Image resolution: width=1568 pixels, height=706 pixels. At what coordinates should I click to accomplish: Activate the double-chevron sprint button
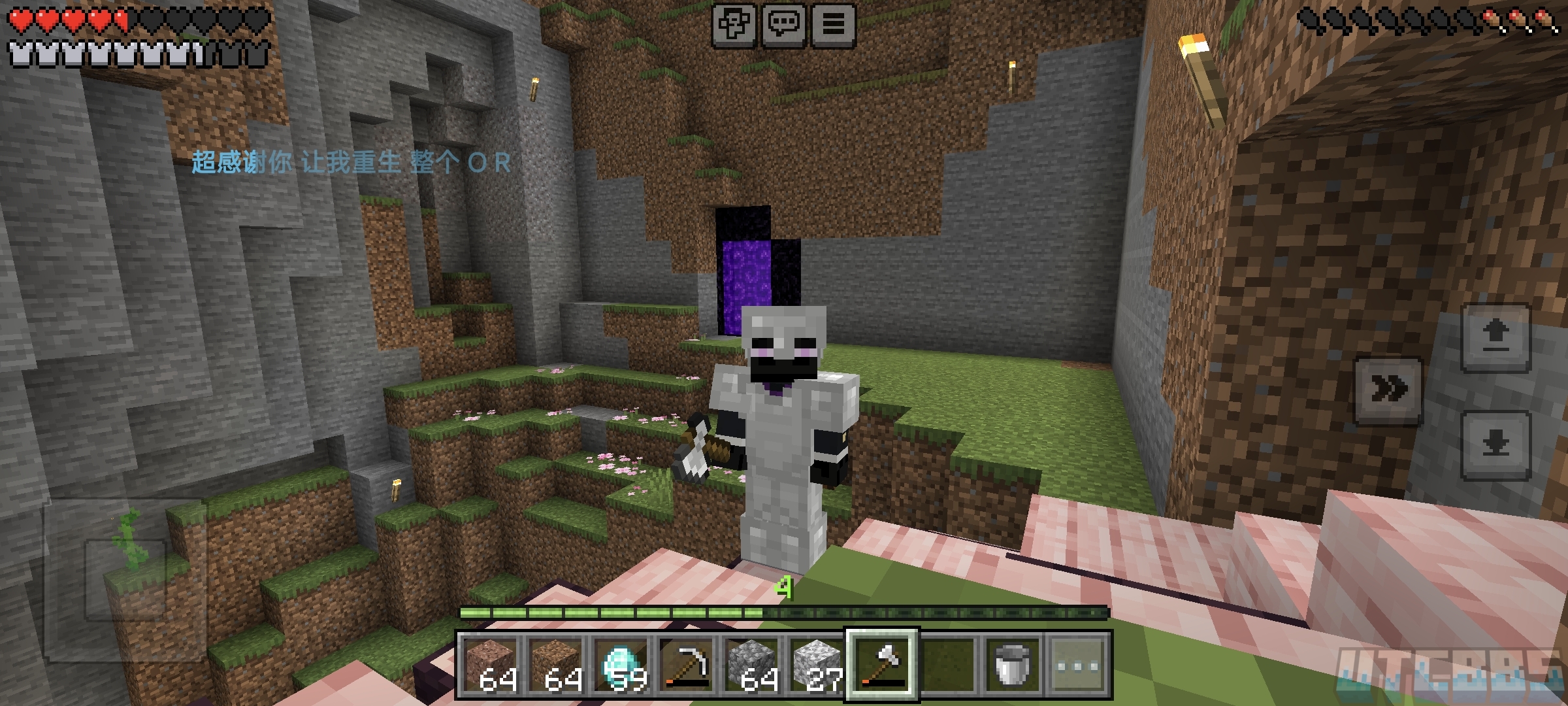coord(1388,390)
